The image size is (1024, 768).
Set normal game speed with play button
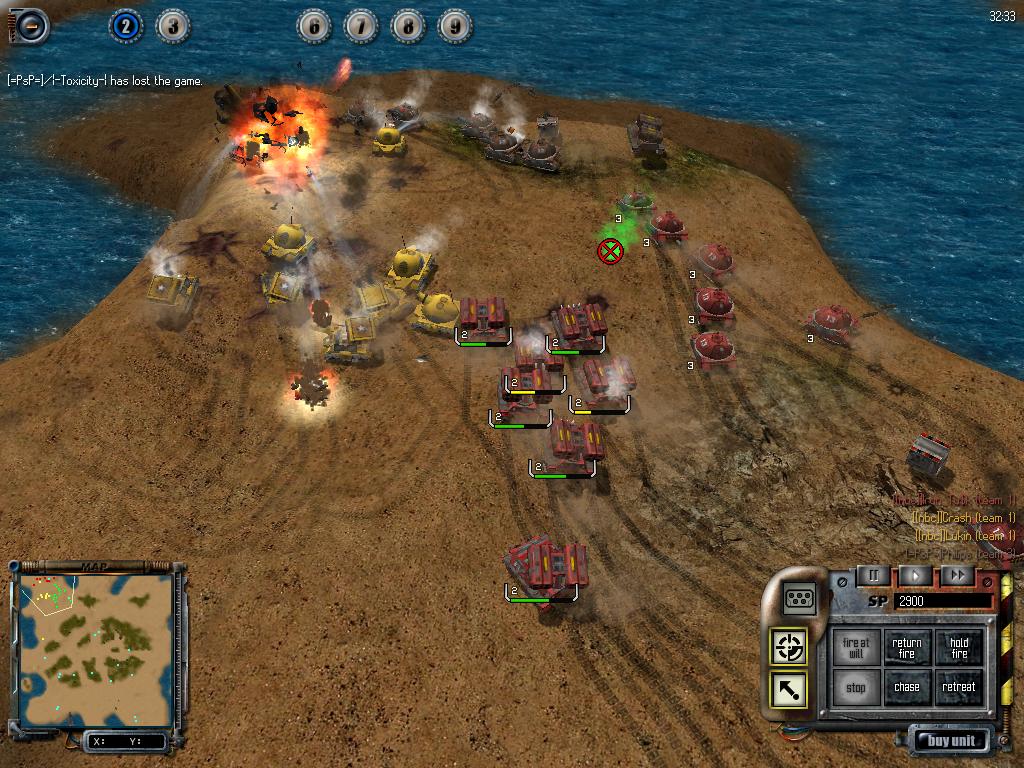pyautogui.click(x=915, y=575)
